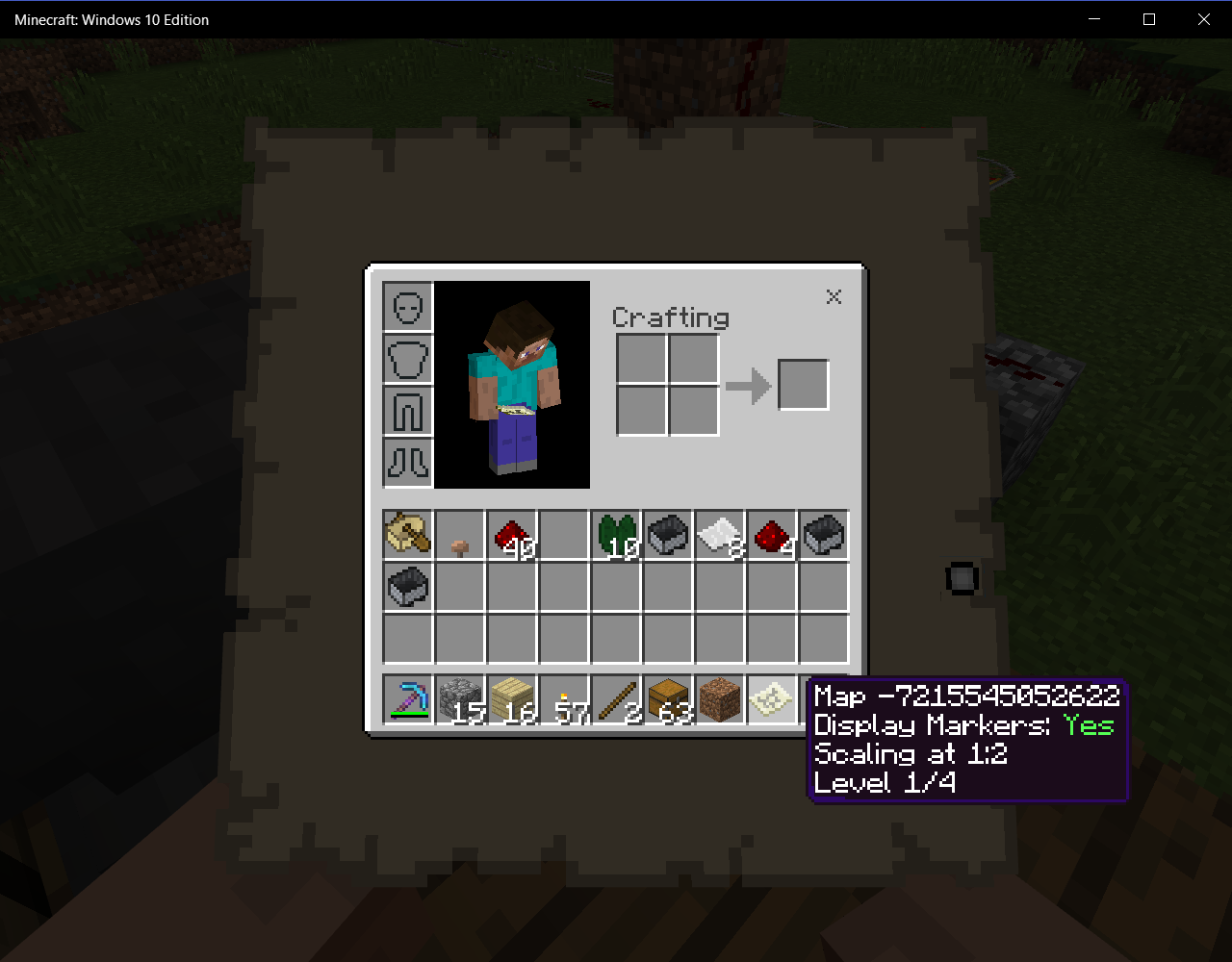Select the two sticks in the hotbar
The image size is (1232, 962).
tap(616, 698)
